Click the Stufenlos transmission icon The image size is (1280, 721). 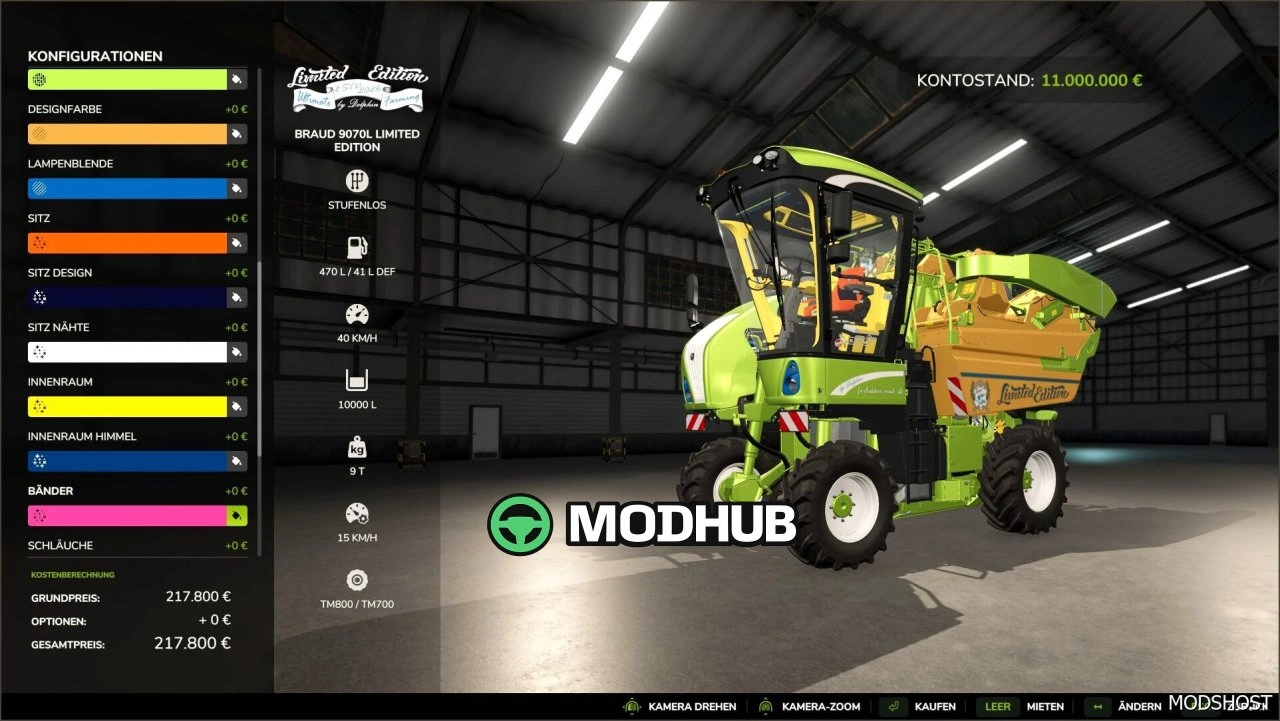[x=356, y=183]
